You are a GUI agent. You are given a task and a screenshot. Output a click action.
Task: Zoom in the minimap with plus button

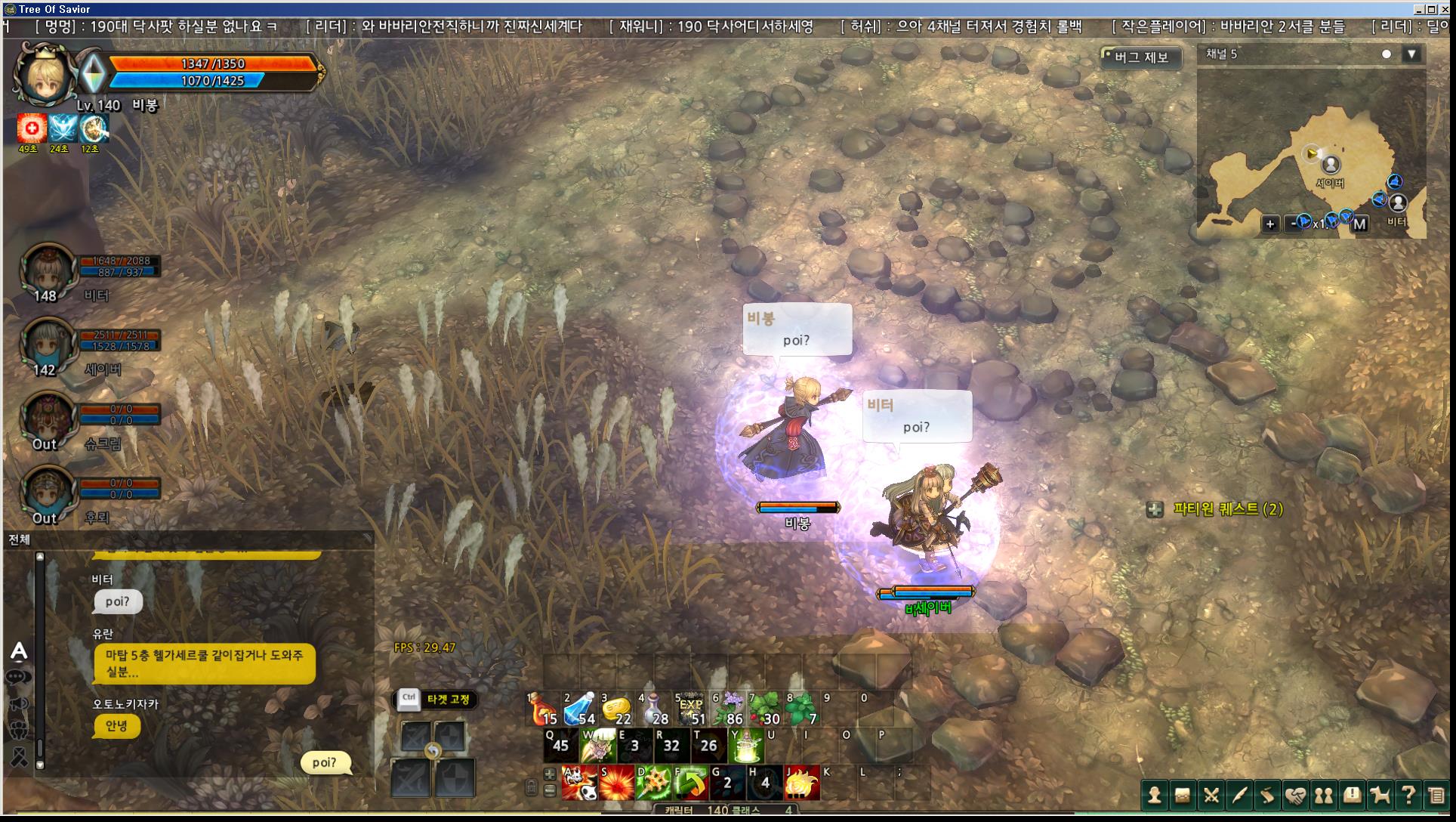click(1270, 224)
